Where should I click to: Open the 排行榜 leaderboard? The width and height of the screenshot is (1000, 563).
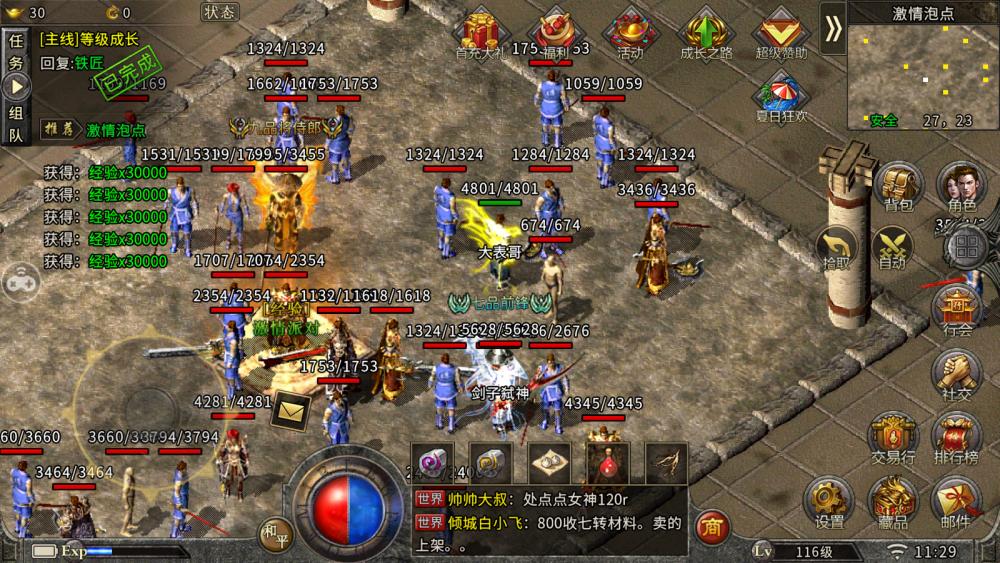957,440
